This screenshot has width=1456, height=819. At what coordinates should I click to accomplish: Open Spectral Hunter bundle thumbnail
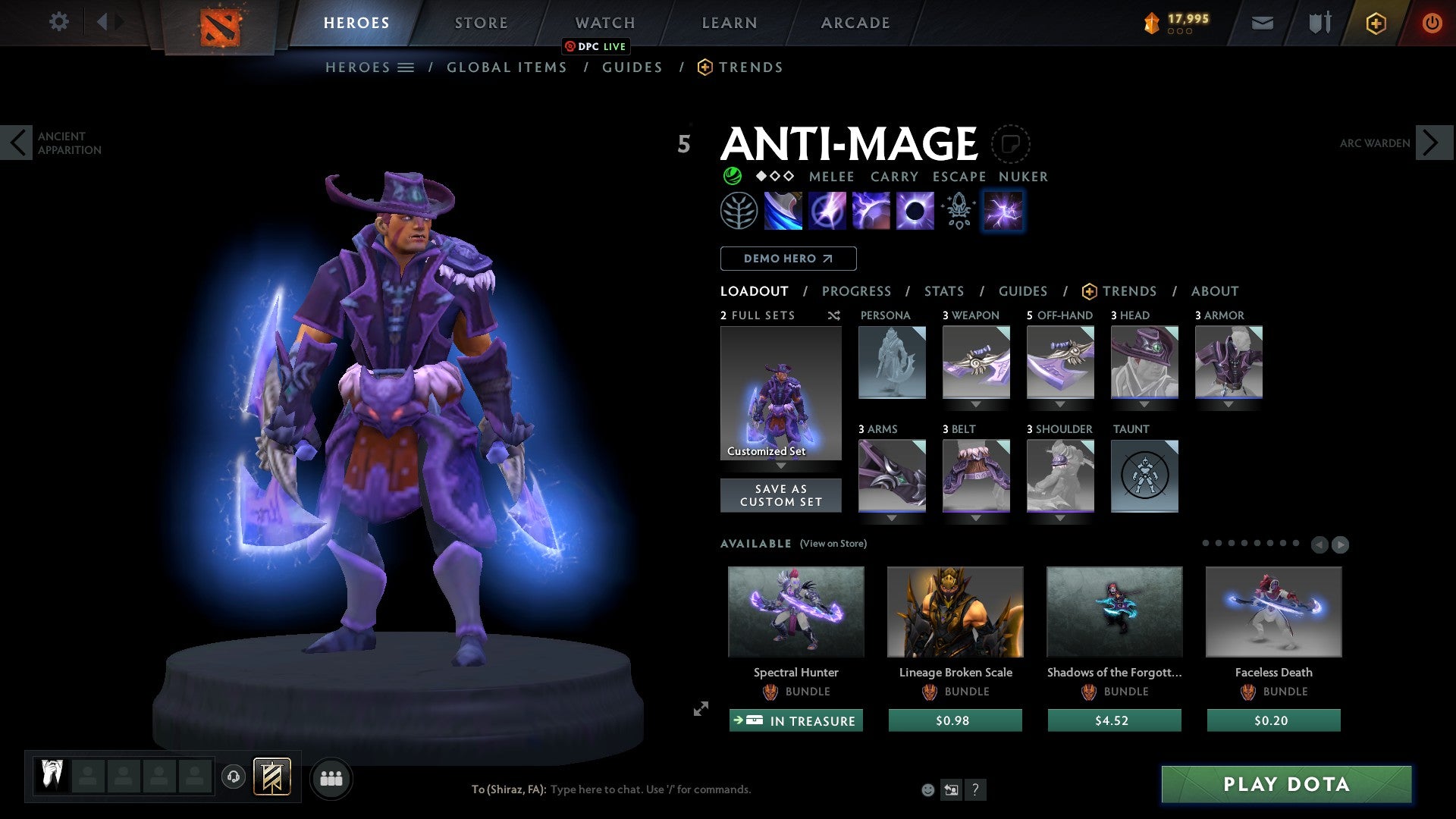(795, 611)
